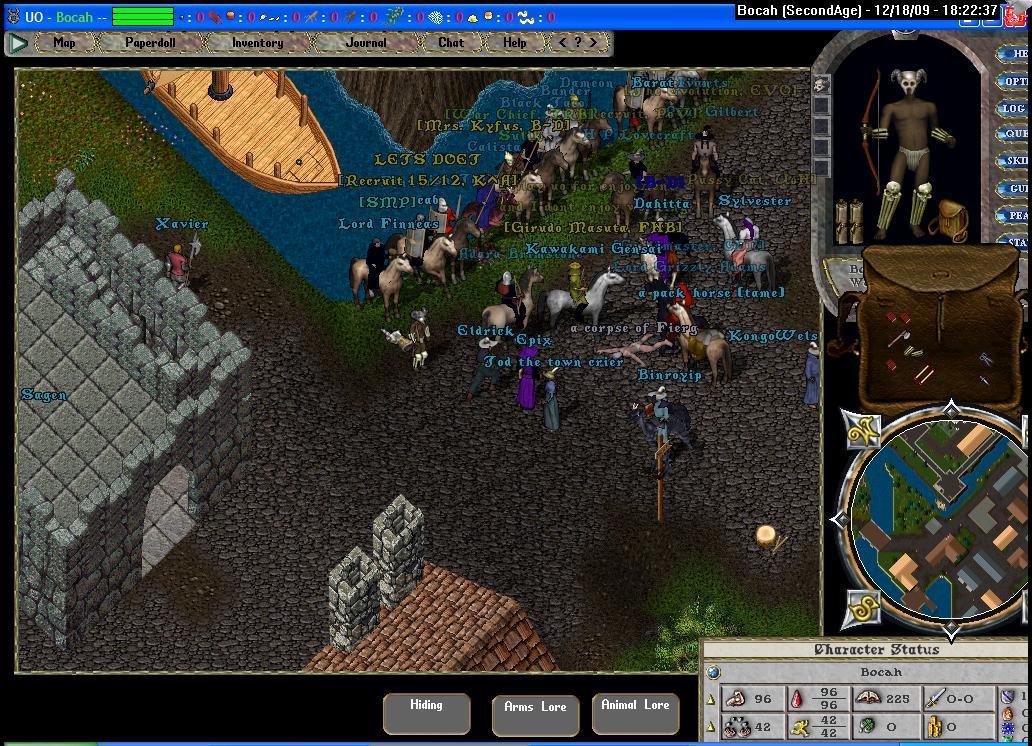Click the Log Out button on the paperdoll
1032x746 pixels.
point(1015,108)
